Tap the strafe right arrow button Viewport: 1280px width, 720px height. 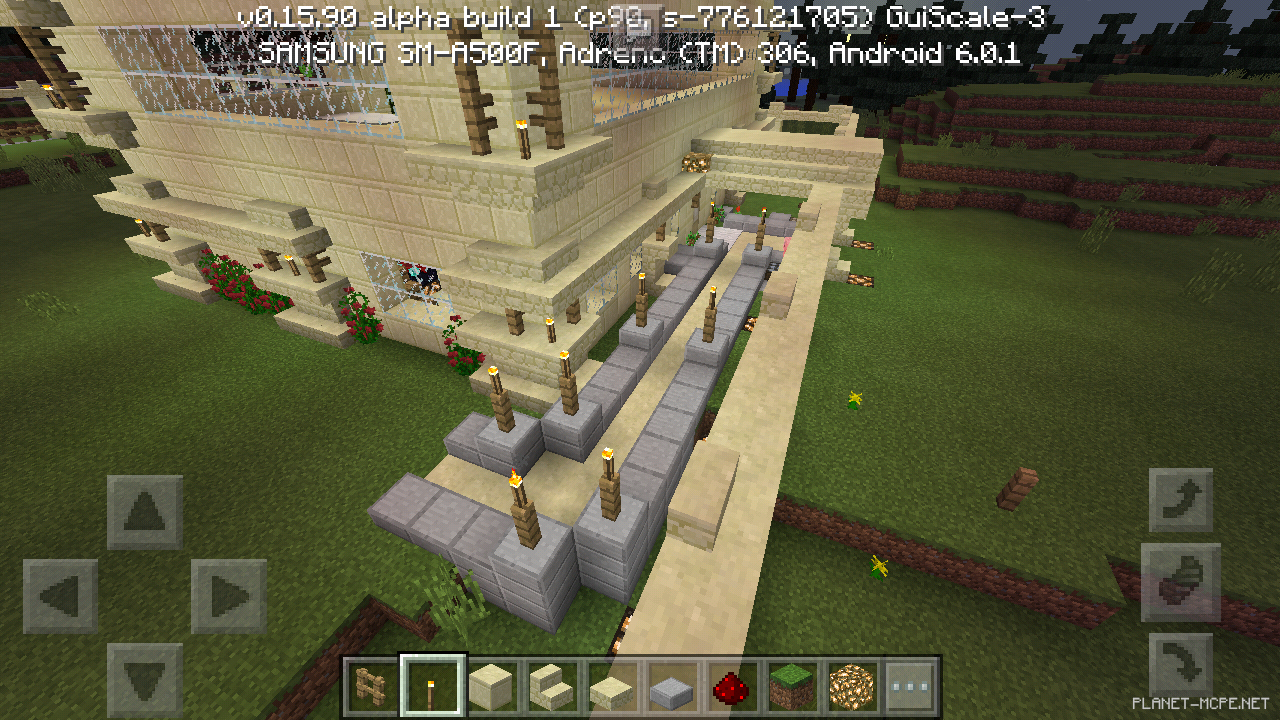coord(229,597)
